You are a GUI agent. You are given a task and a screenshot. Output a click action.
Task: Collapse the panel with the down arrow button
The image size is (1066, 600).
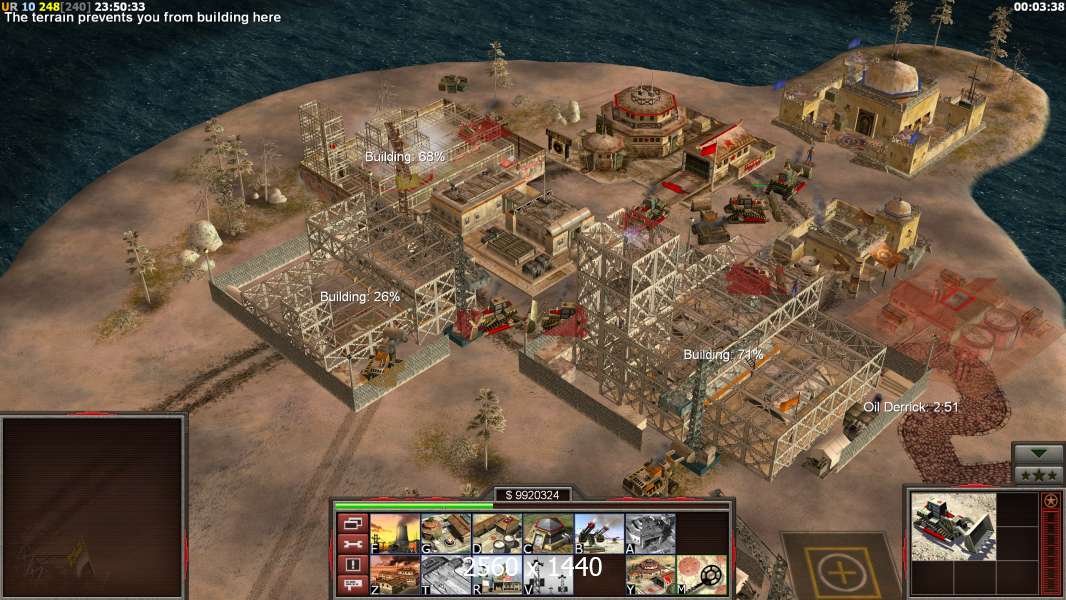[1037, 455]
